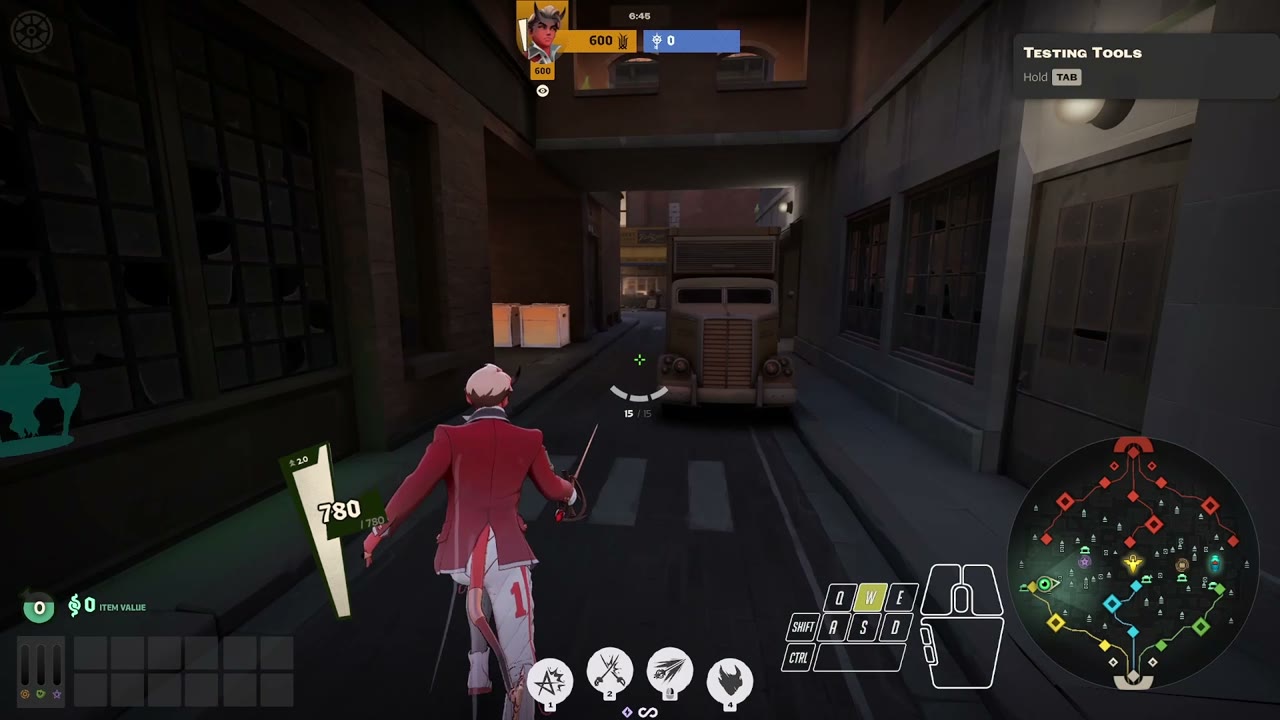Click the infinity symbol below the abilities
Viewport: 1280px width, 720px height.
[x=647, y=711]
